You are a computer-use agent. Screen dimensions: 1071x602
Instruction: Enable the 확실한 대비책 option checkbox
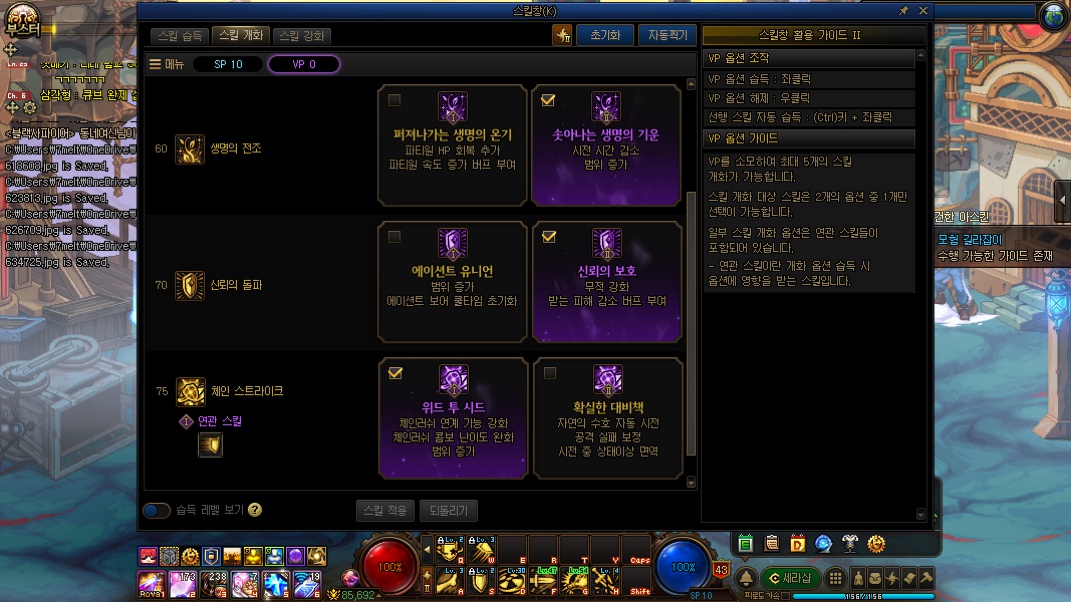pyautogui.click(x=549, y=373)
